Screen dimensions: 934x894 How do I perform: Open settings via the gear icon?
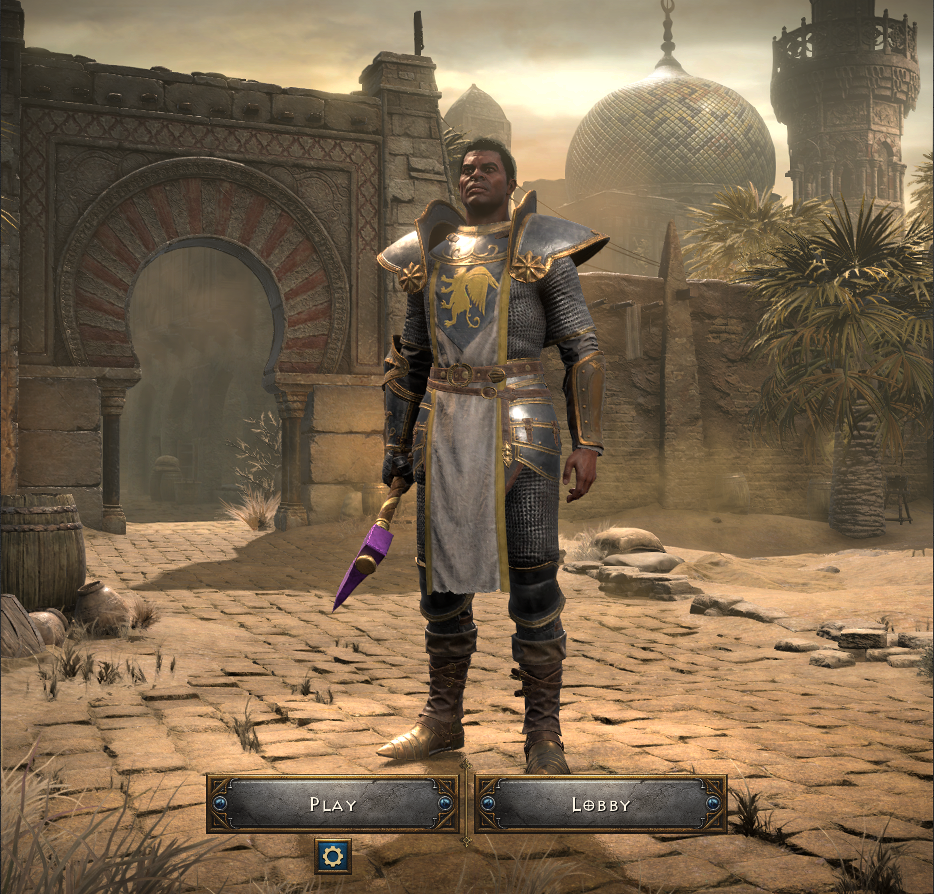[x=333, y=856]
